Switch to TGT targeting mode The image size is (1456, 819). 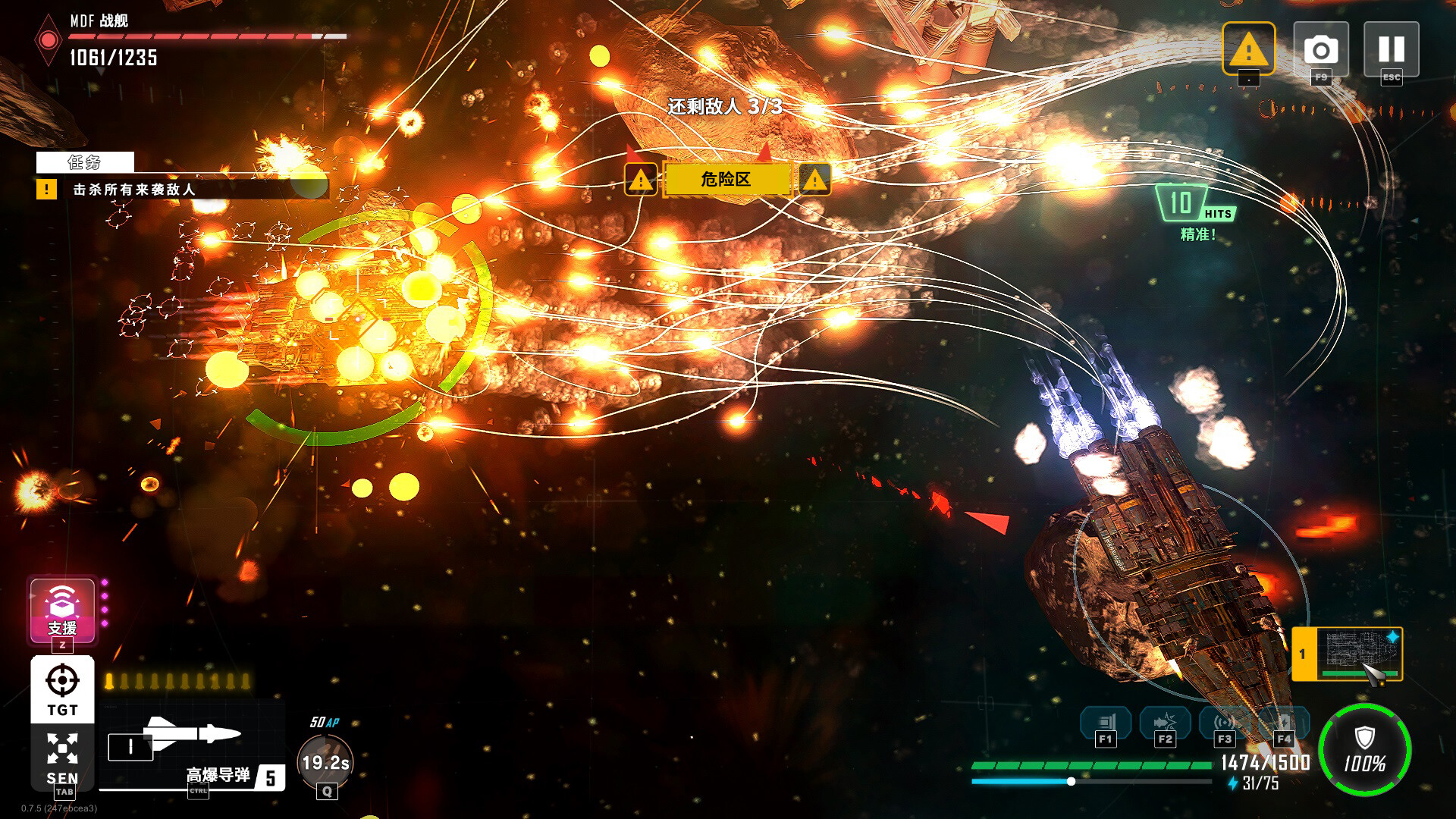click(x=62, y=689)
